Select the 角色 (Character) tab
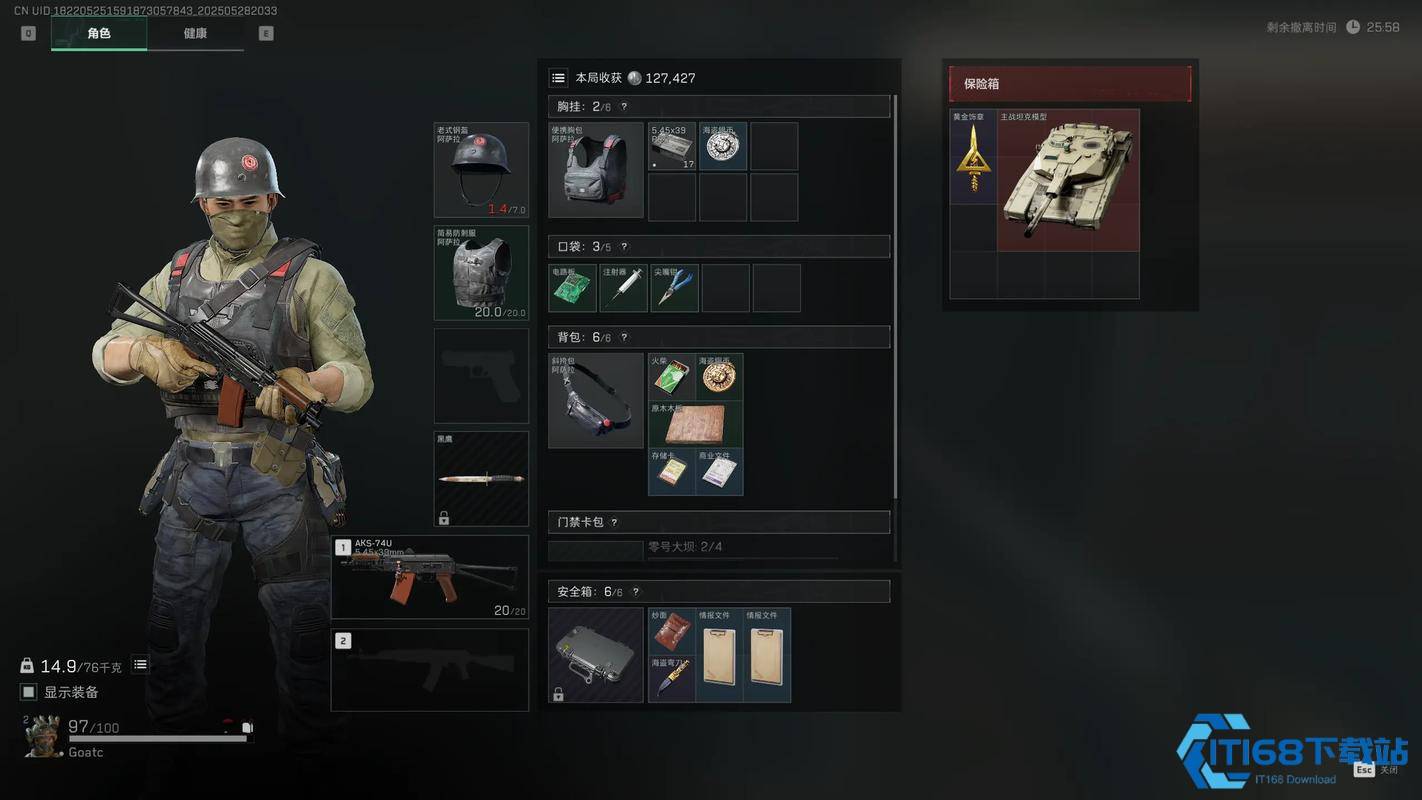This screenshot has width=1422, height=800. (99, 34)
